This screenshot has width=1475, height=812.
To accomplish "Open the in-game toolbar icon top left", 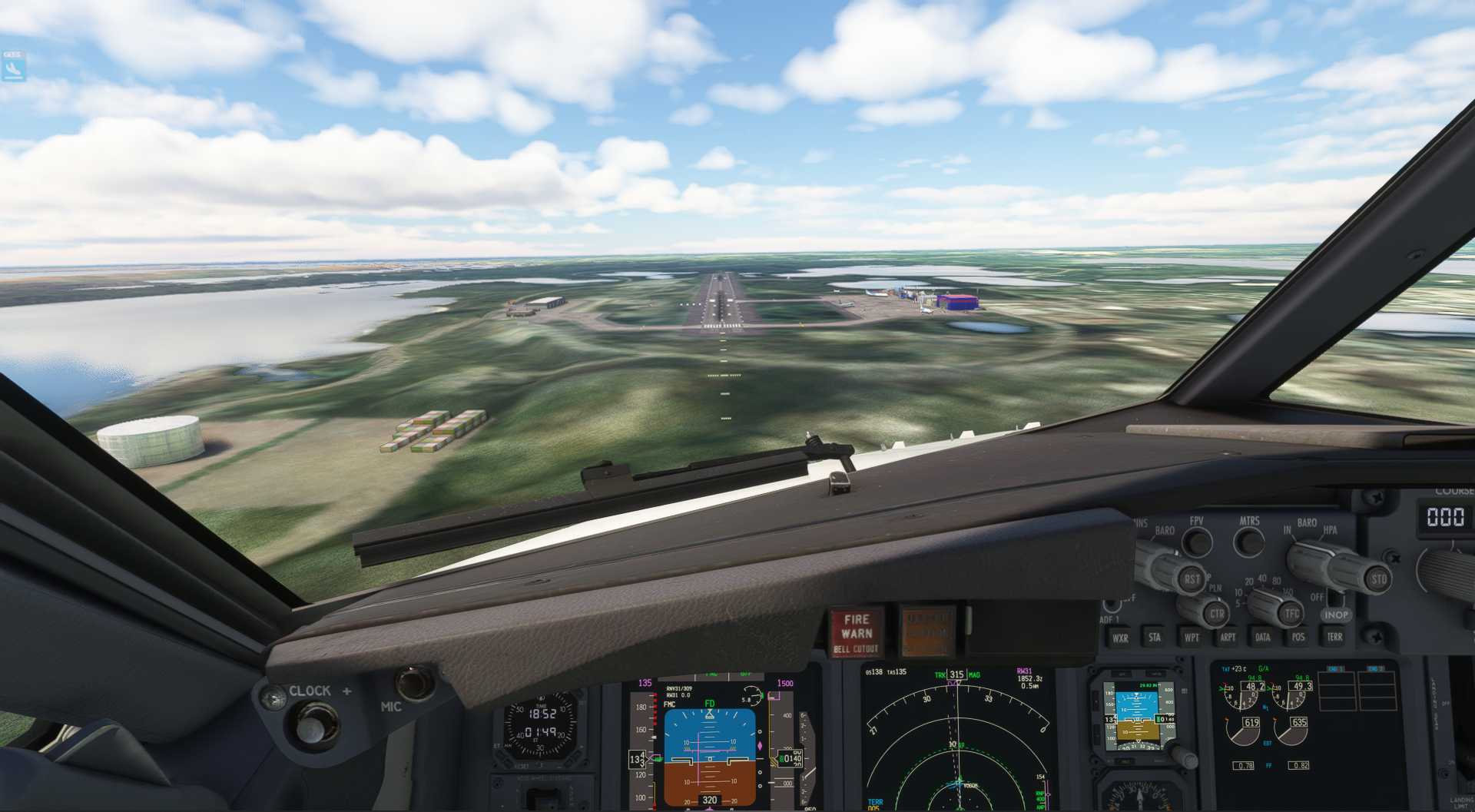I will tap(13, 55).
